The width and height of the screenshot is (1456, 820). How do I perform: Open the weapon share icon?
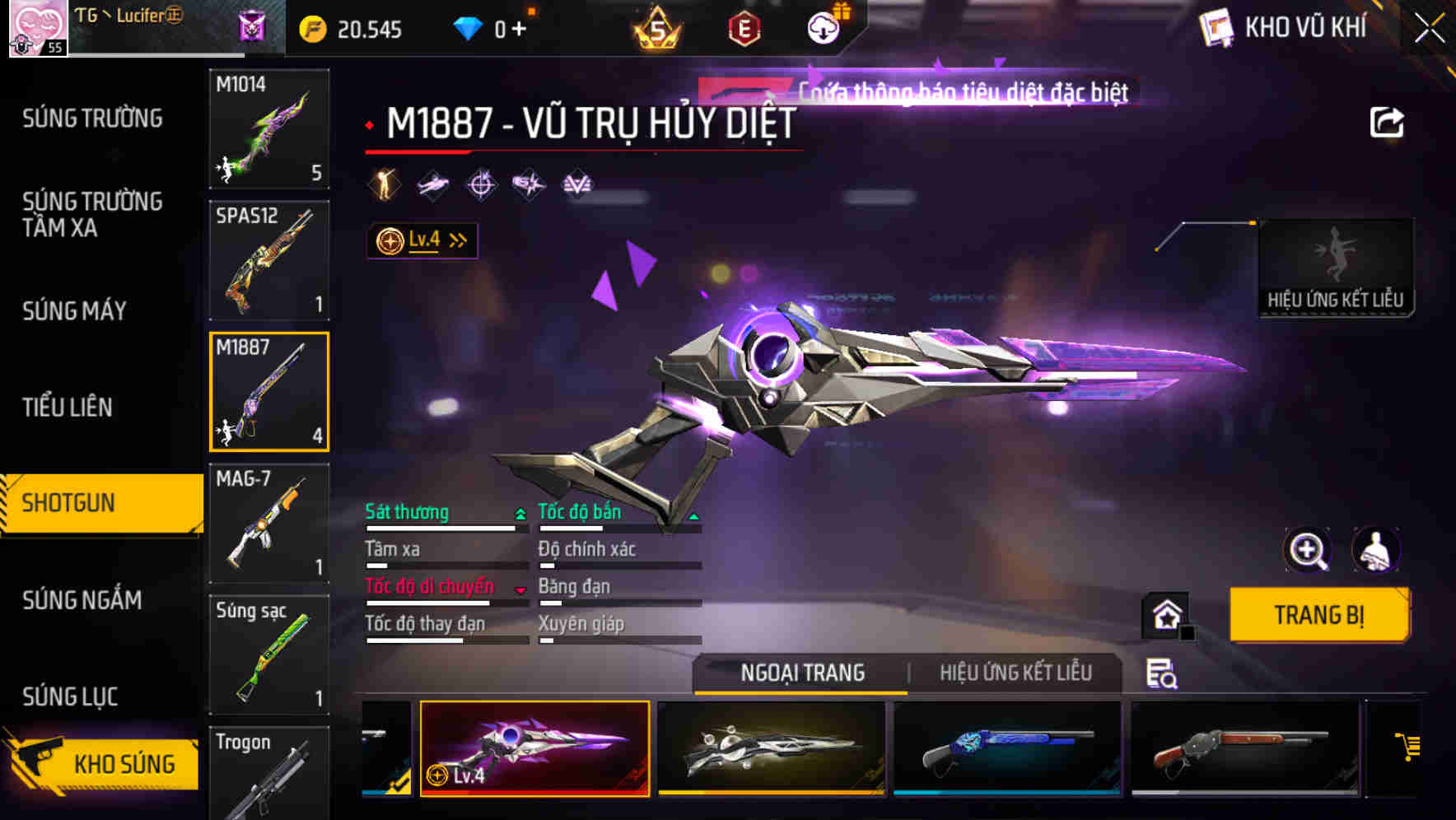click(1387, 121)
